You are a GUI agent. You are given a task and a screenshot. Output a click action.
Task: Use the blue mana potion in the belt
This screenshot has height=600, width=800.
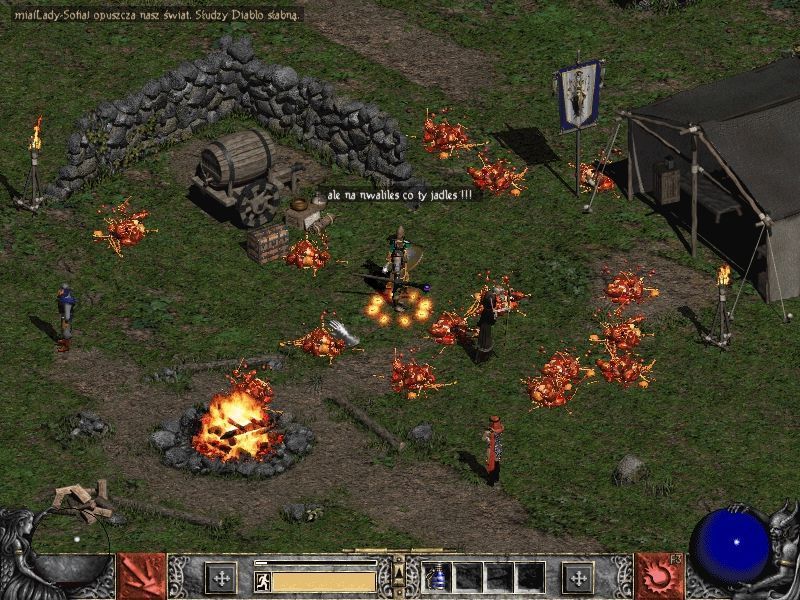(x=437, y=577)
